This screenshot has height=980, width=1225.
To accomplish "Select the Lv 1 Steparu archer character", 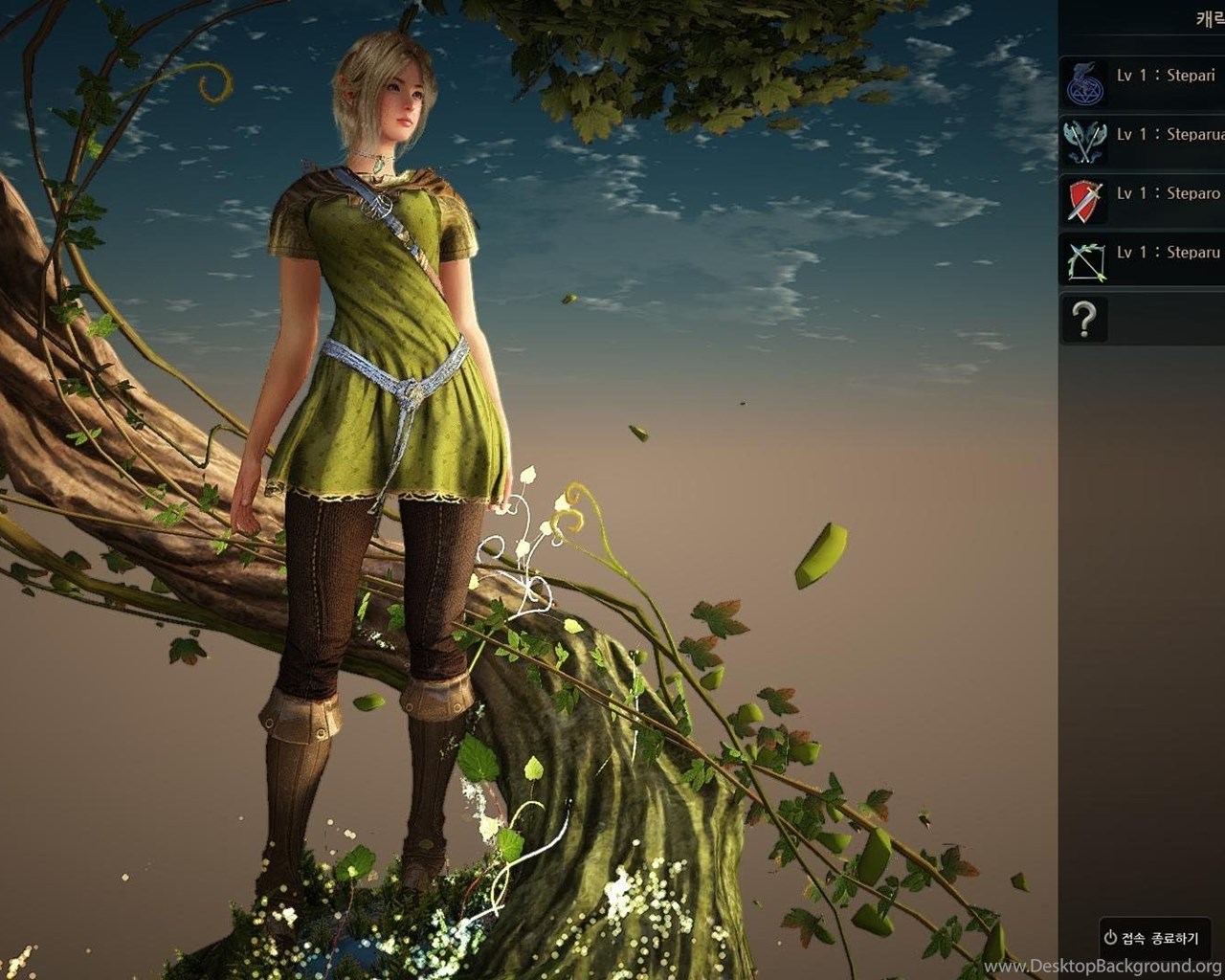I will click(x=1142, y=260).
